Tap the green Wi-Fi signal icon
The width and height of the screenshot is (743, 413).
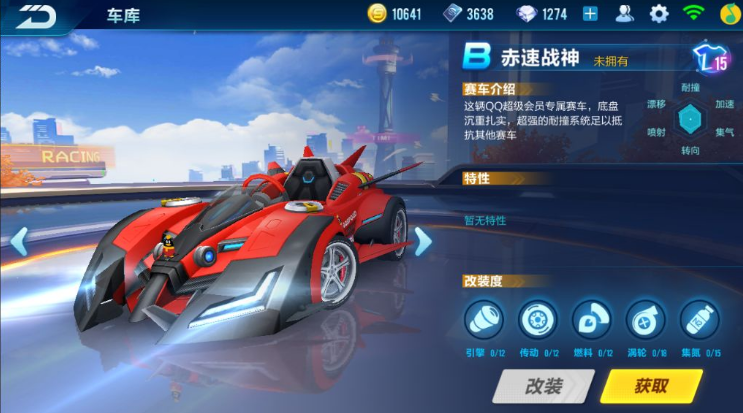point(693,14)
